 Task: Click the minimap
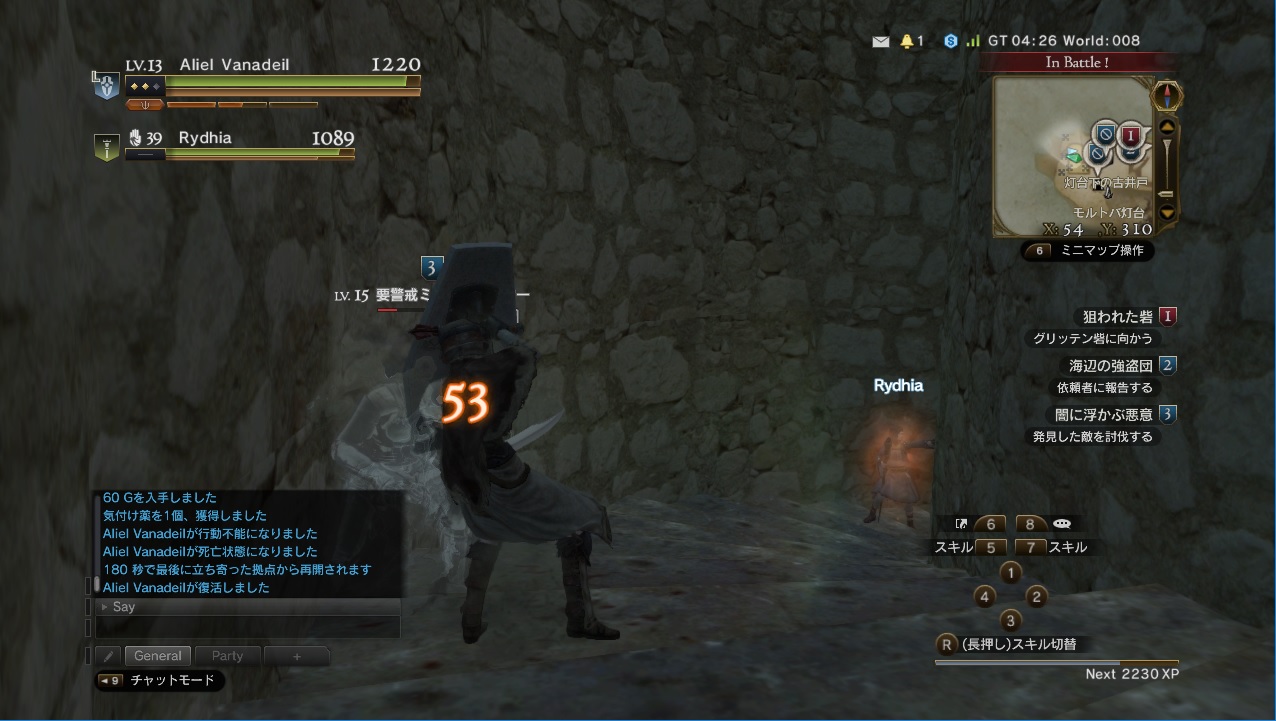[1072, 157]
